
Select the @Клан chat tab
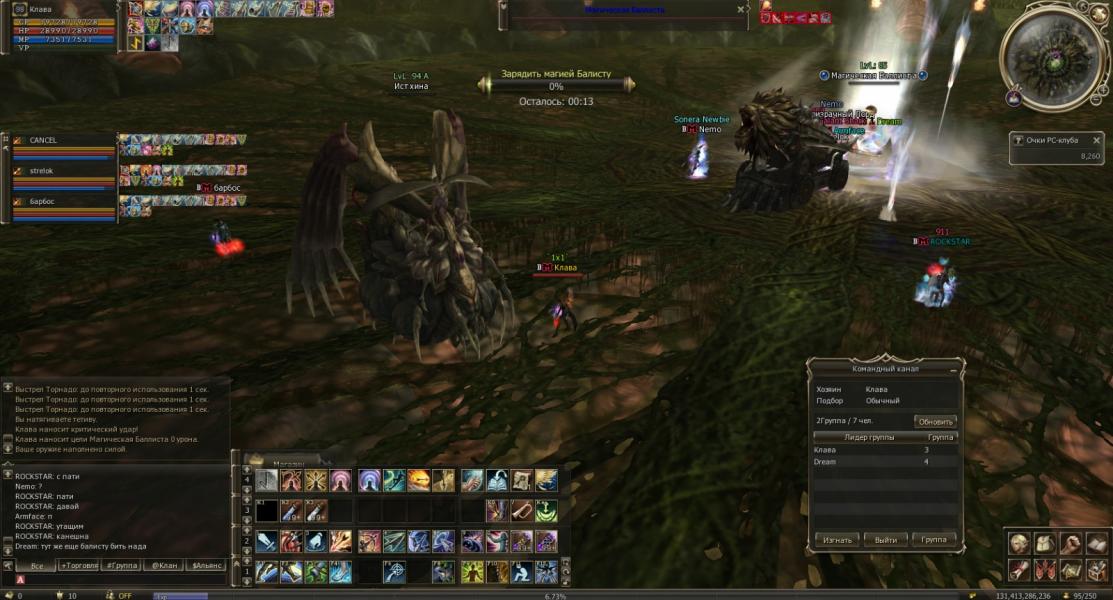tap(164, 566)
